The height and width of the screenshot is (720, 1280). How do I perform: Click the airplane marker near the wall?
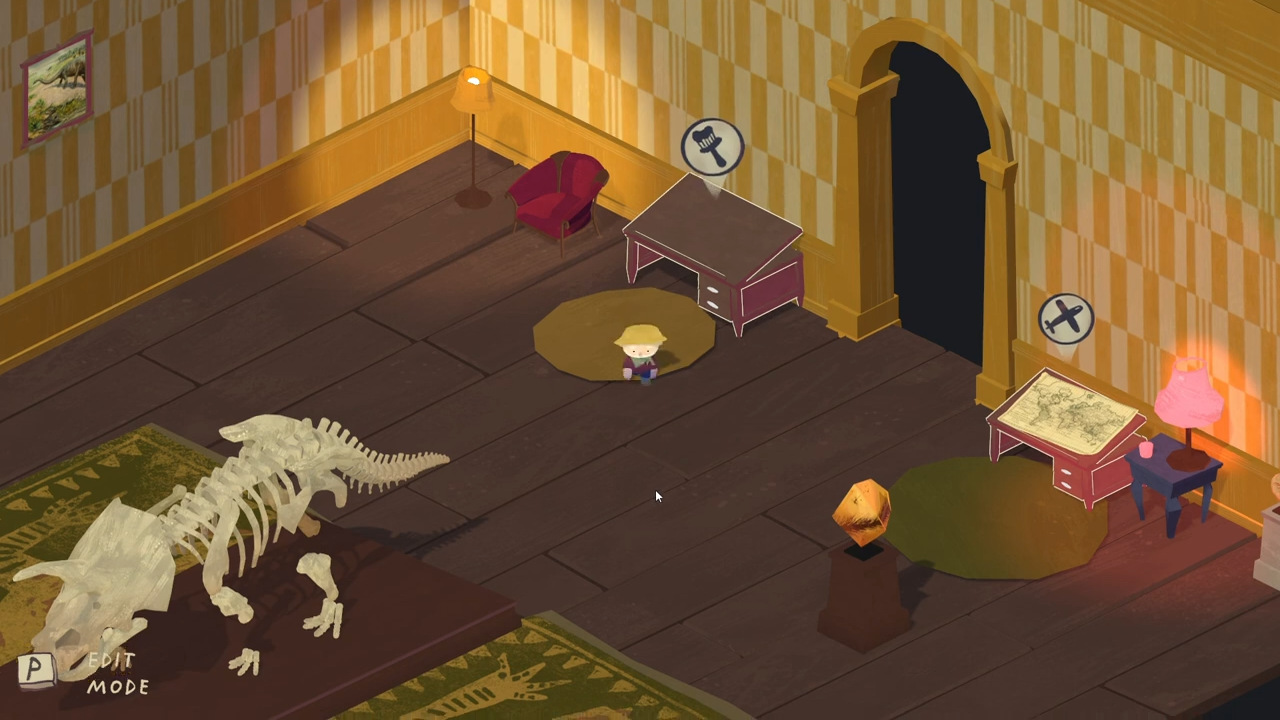point(1065,317)
